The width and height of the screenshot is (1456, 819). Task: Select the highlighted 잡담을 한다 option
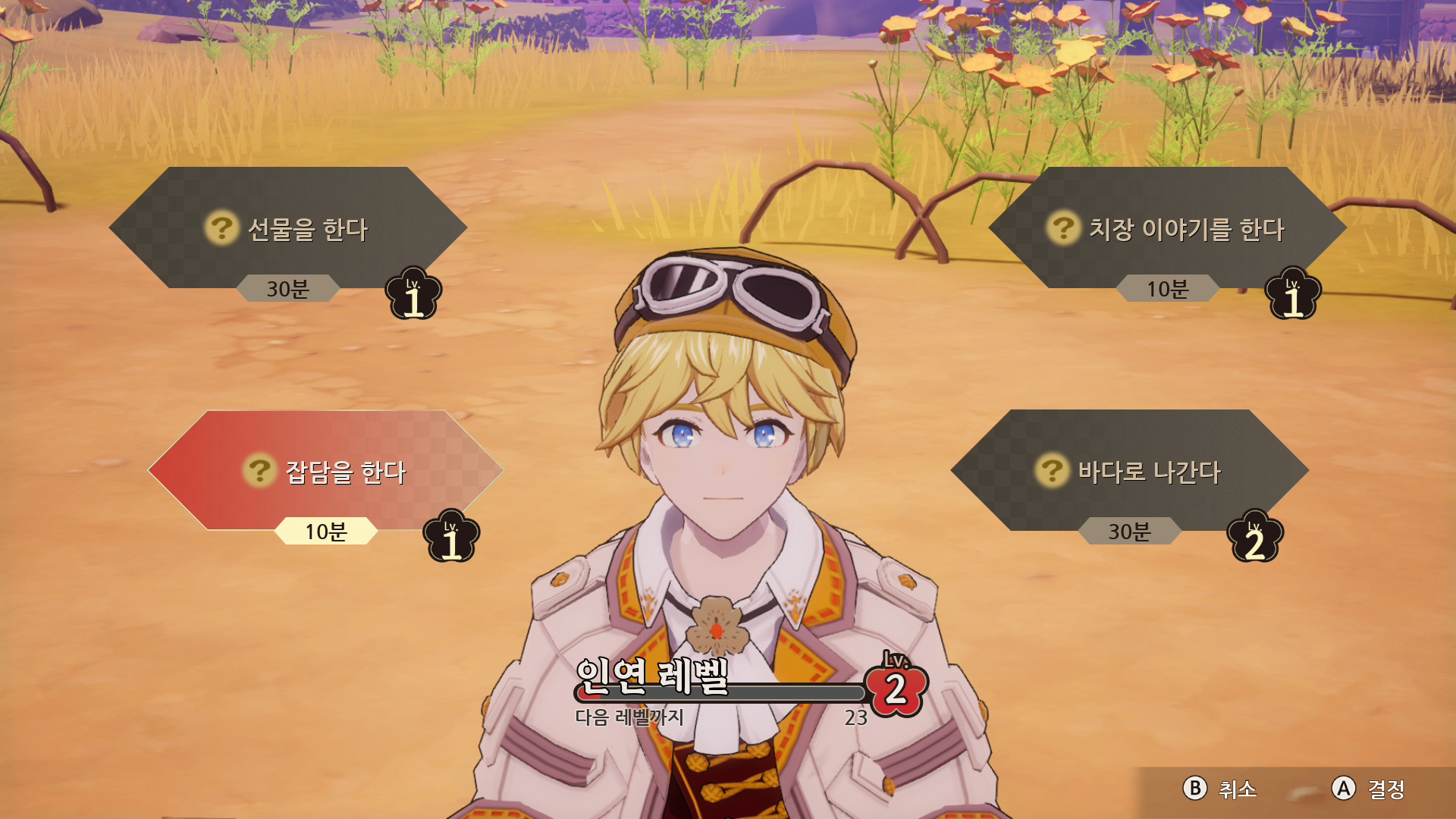point(326,470)
